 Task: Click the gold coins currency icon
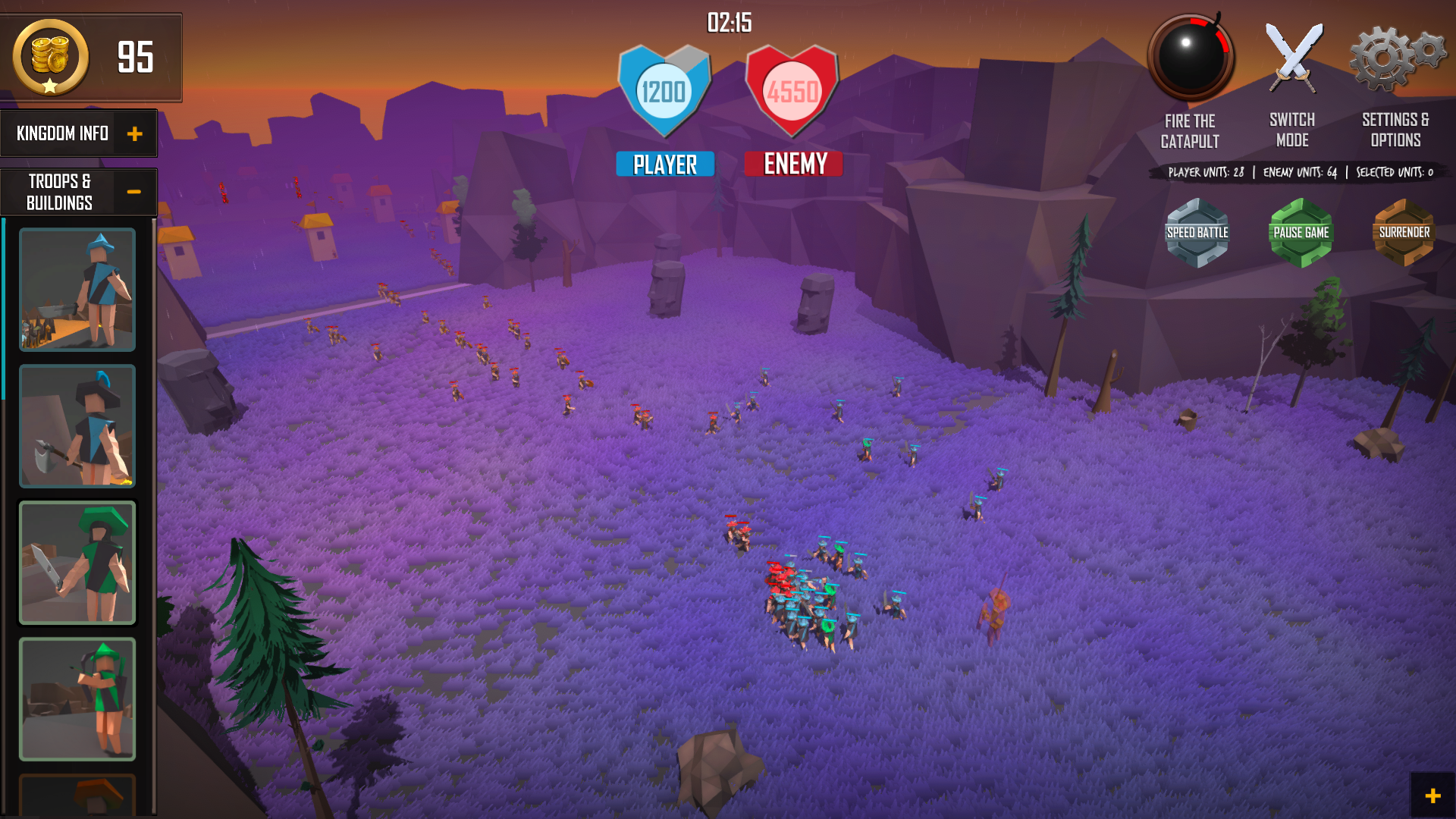49,57
